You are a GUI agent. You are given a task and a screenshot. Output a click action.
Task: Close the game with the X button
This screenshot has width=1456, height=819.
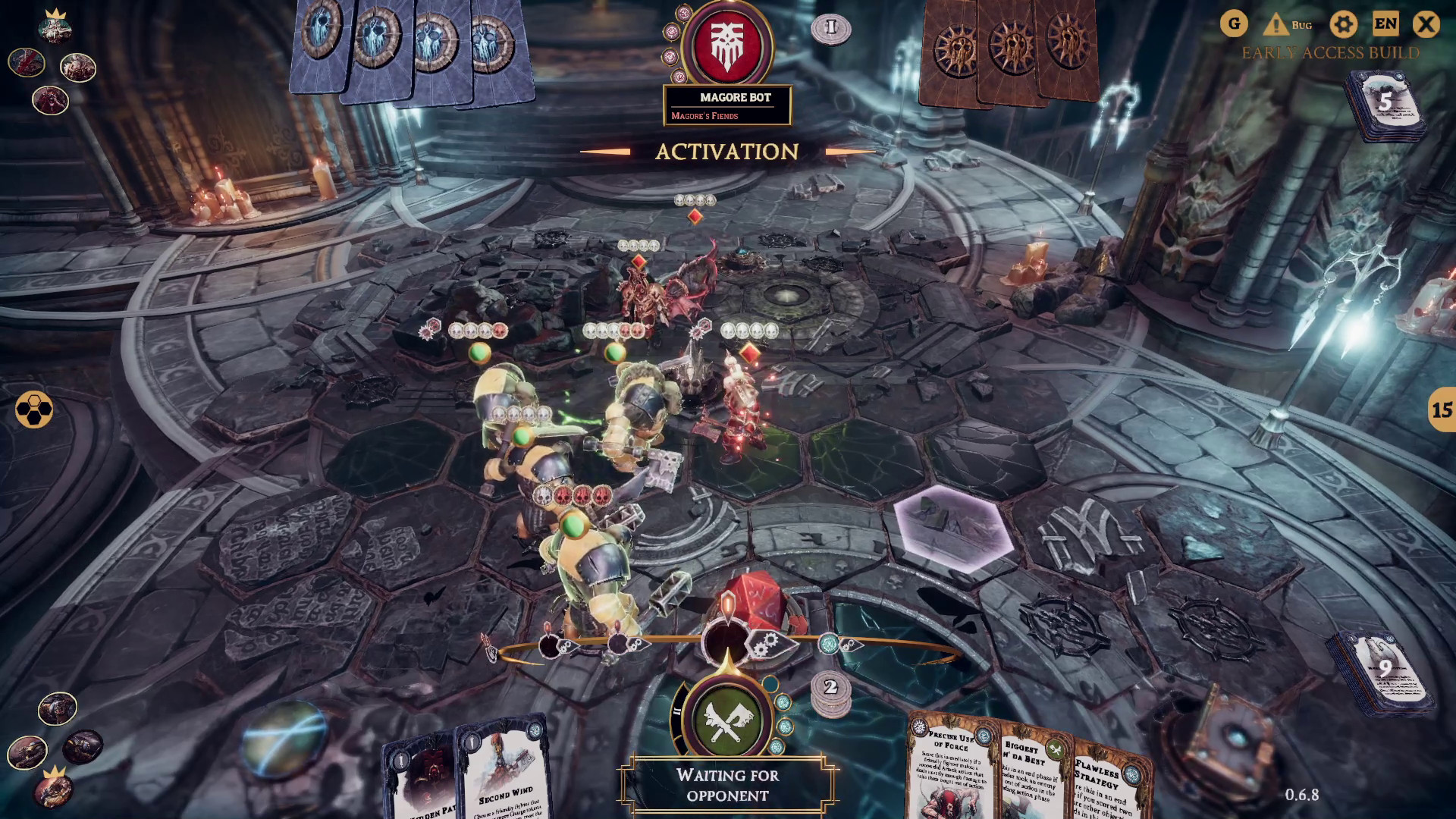coord(1426,24)
